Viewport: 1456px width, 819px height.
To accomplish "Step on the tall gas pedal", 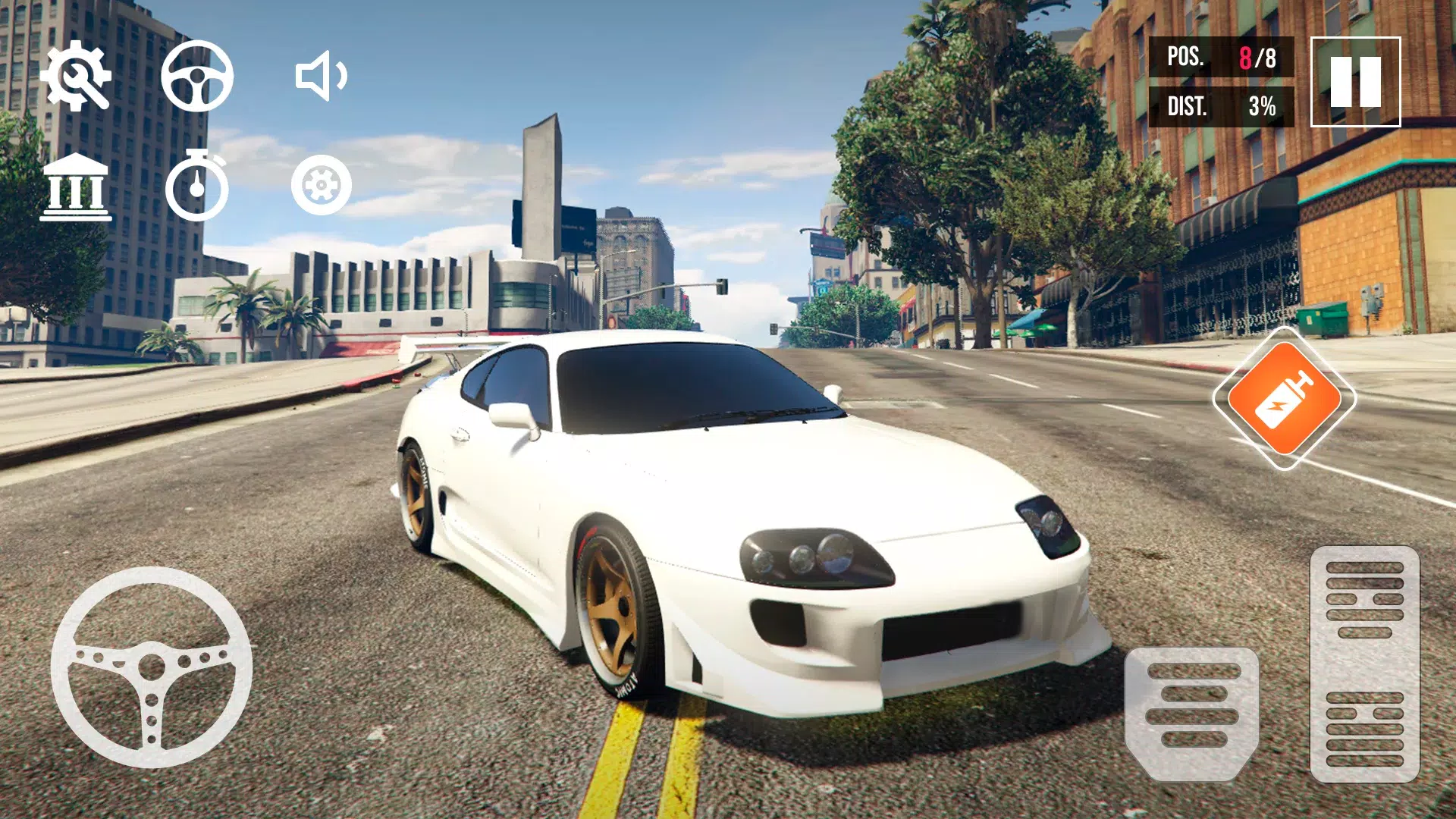I will 1364,664.
